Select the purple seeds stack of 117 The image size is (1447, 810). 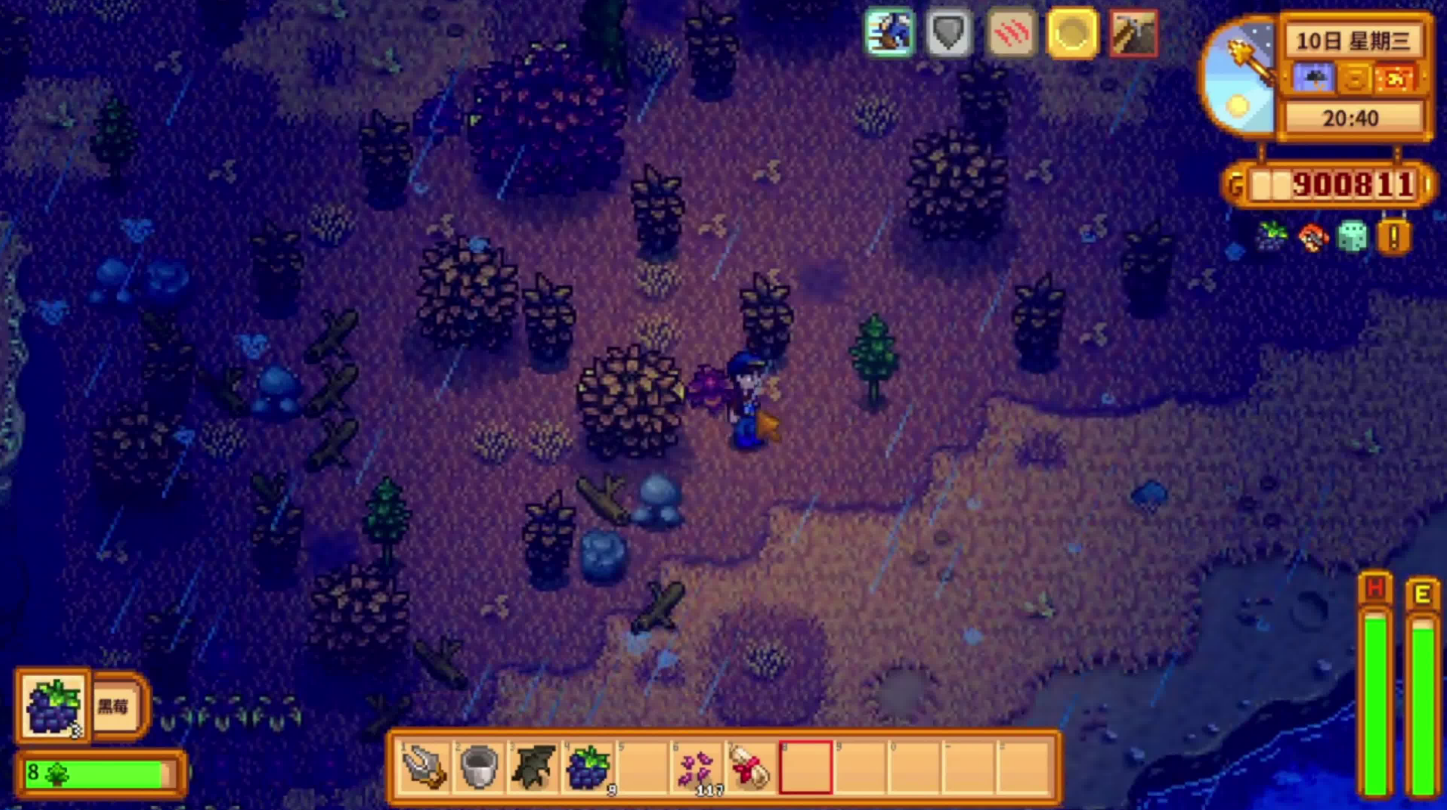click(697, 768)
